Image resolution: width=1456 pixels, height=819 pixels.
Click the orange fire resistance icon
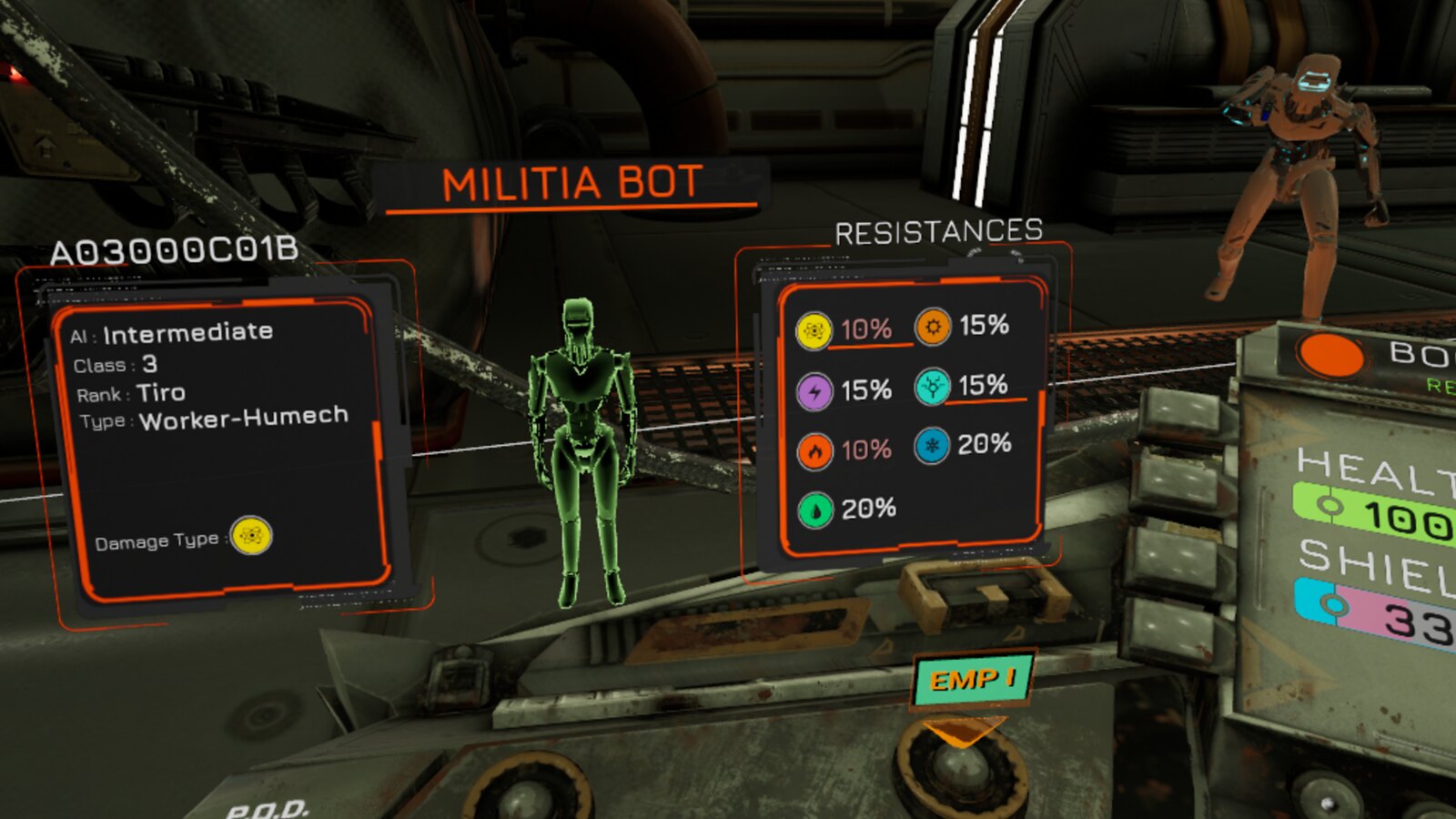(816, 450)
